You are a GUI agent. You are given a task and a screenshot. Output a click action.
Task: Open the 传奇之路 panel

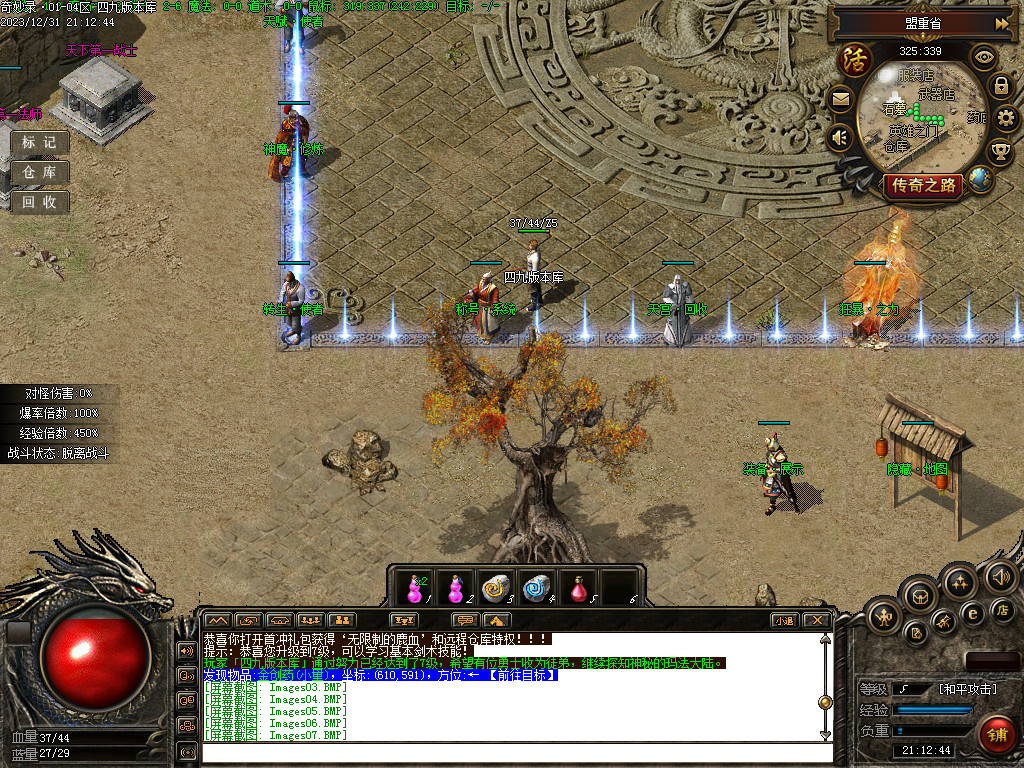click(923, 185)
